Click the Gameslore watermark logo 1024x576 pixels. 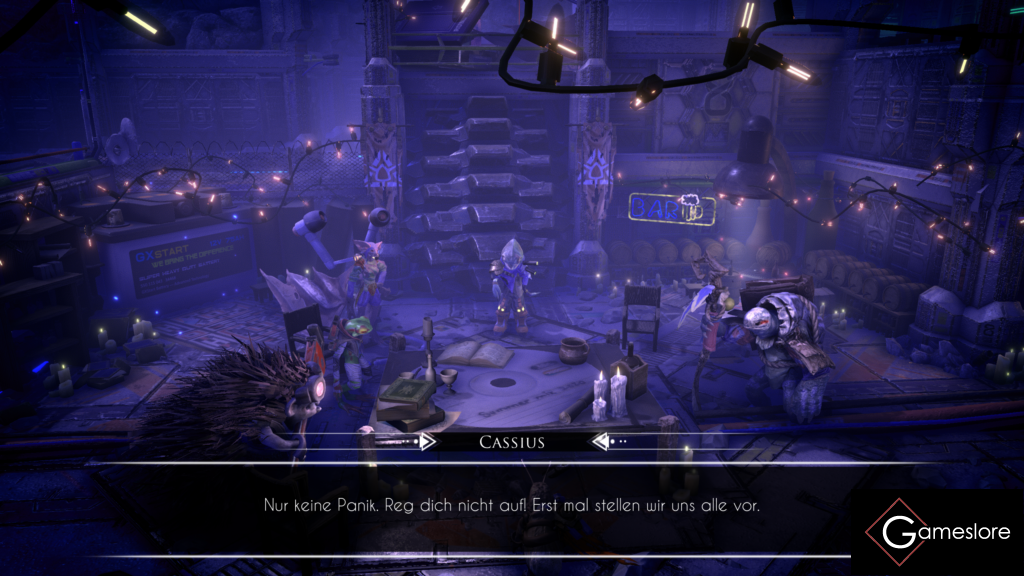click(x=937, y=532)
